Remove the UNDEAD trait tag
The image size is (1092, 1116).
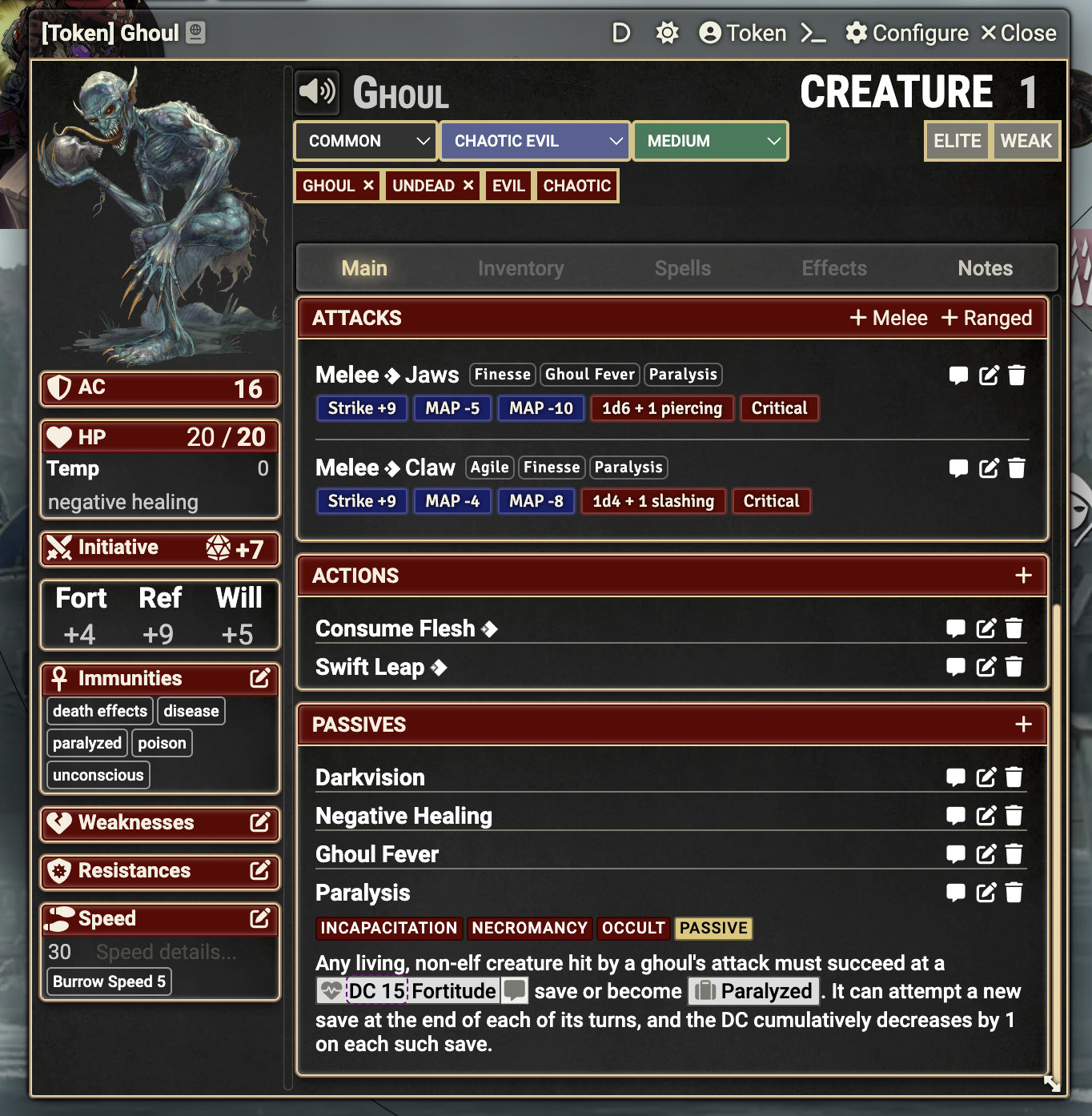(467, 185)
